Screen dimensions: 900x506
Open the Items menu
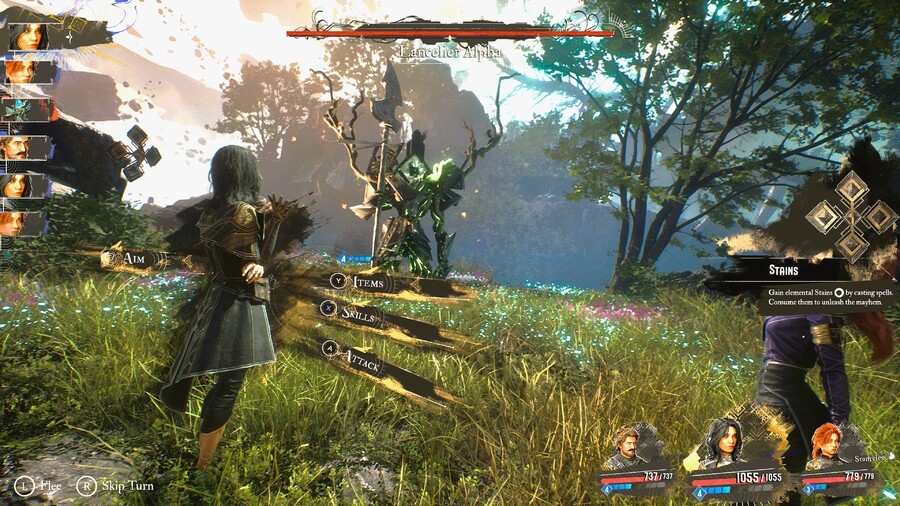pyautogui.click(x=367, y=283)
